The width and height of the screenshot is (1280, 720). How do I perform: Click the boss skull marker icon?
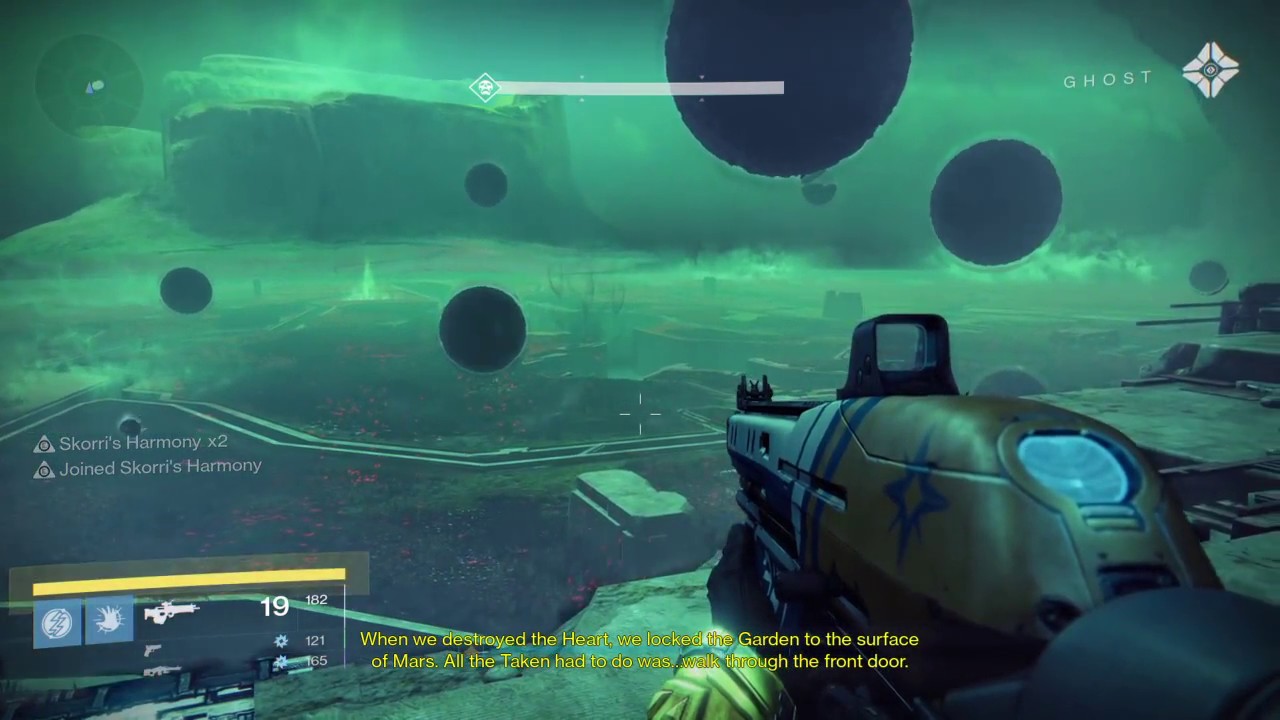point(485,88)
